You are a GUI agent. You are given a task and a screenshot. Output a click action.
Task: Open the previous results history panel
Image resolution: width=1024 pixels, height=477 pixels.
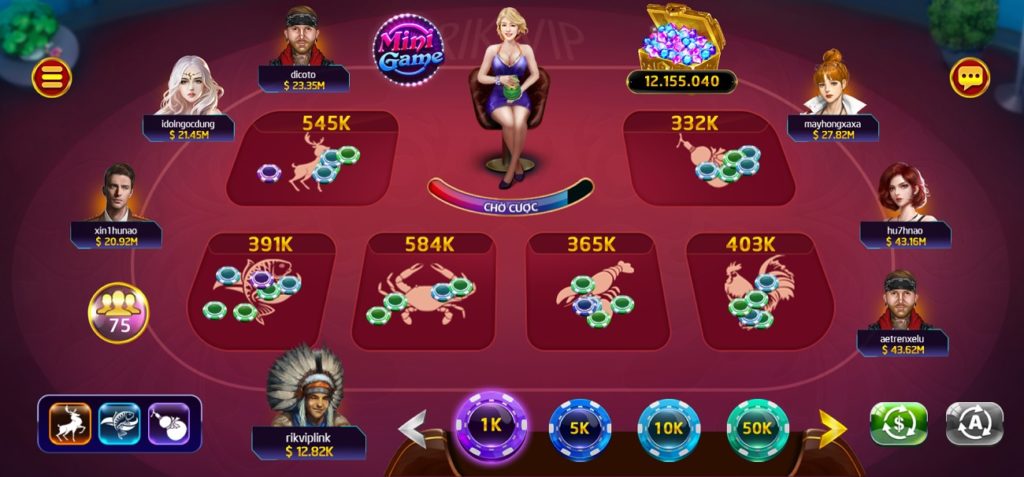(x=120, y=423)
